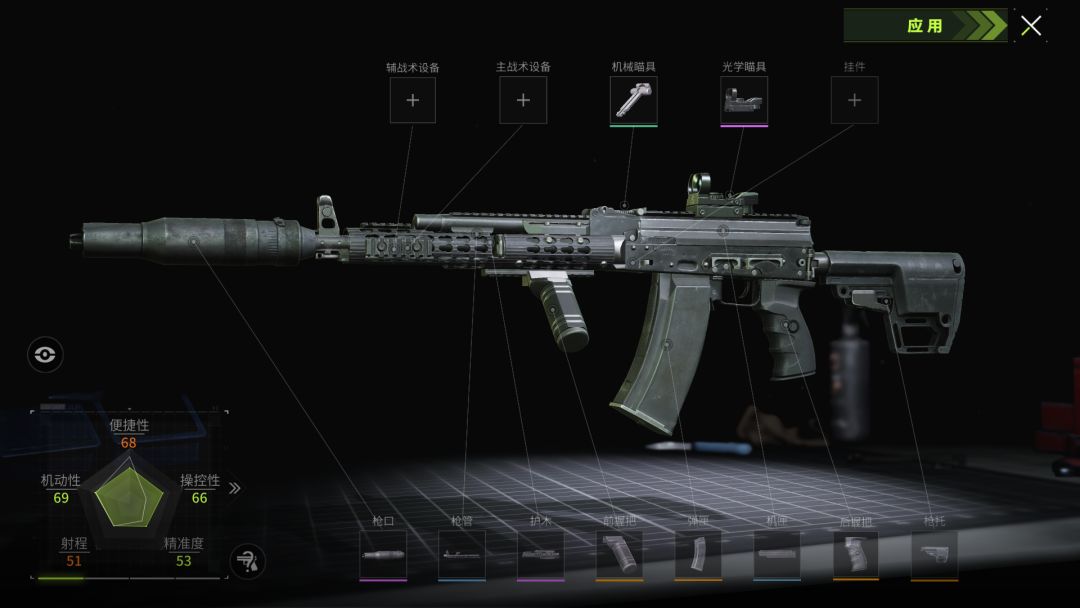Viewport: 1080px width, 608px height.
Task: Choose the 枪托 stock slot
Action: coord(934,555)
